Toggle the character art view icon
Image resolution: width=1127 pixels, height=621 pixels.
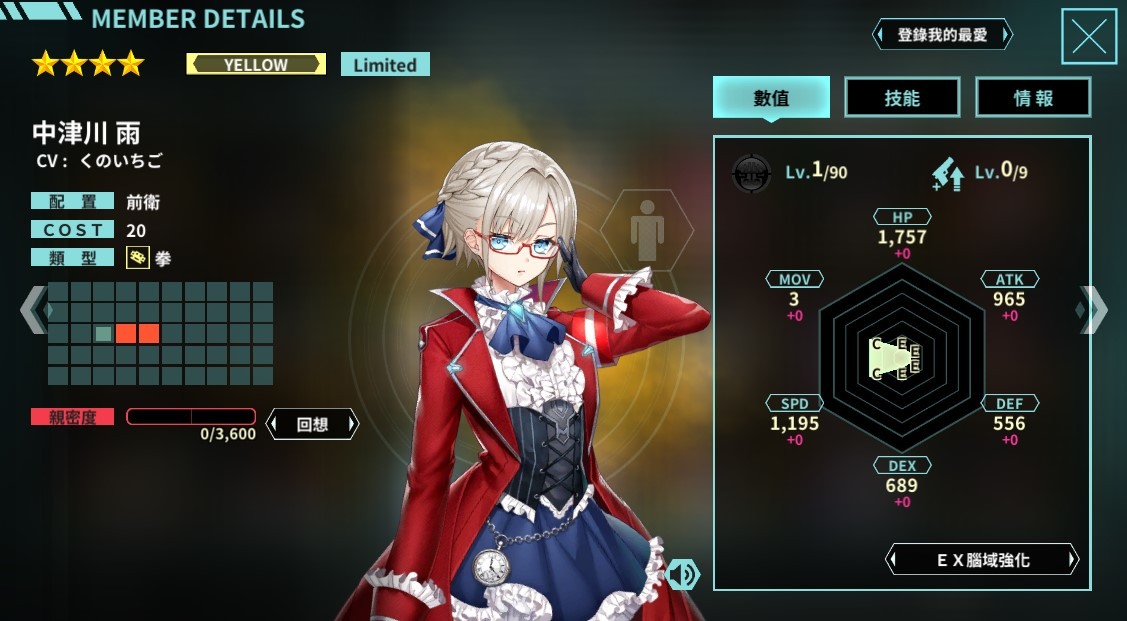pyautogui.click(x=682, y=574)
